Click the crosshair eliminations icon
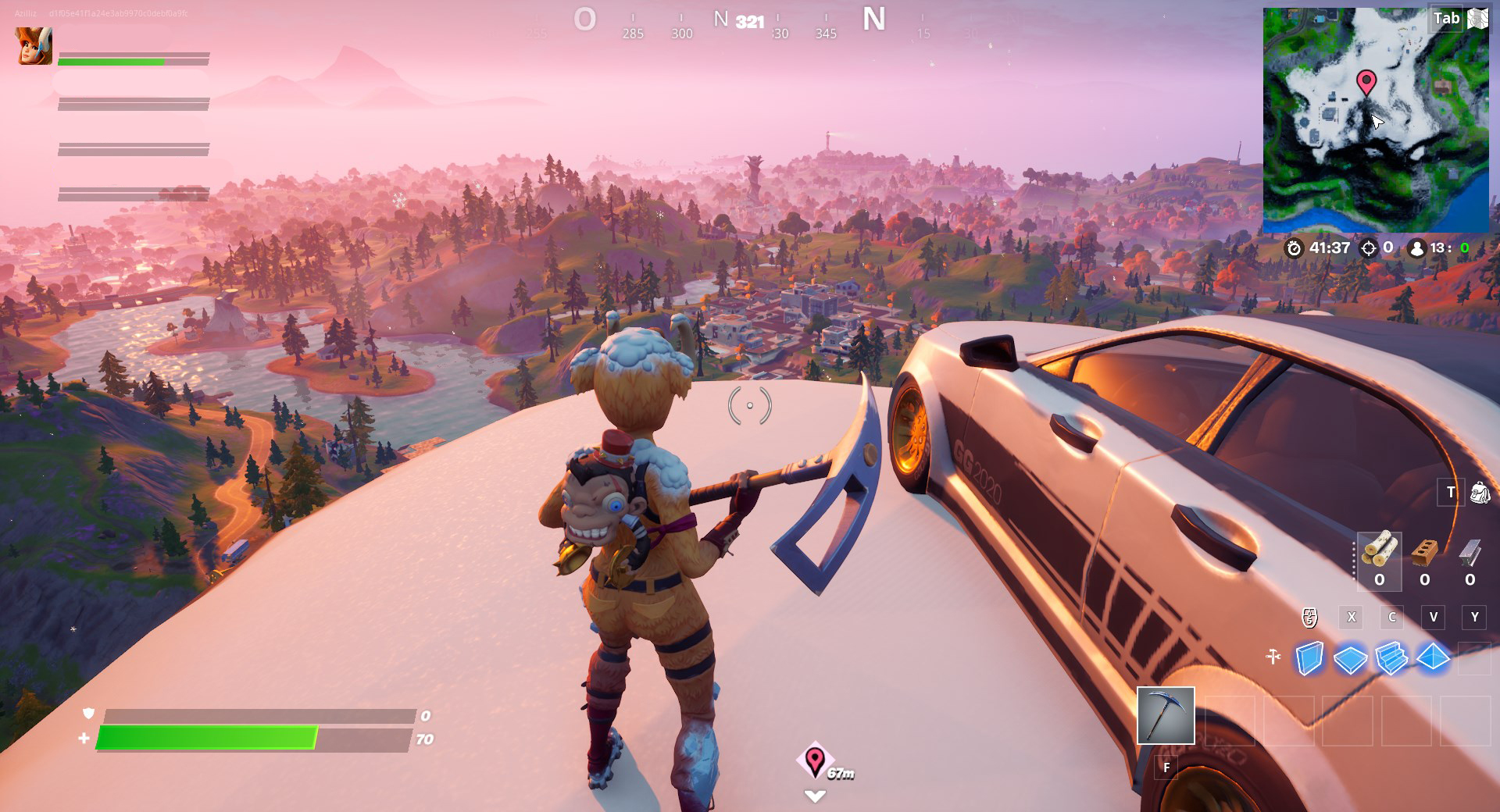1500x812 pixels. click(x=1370, y=248)
